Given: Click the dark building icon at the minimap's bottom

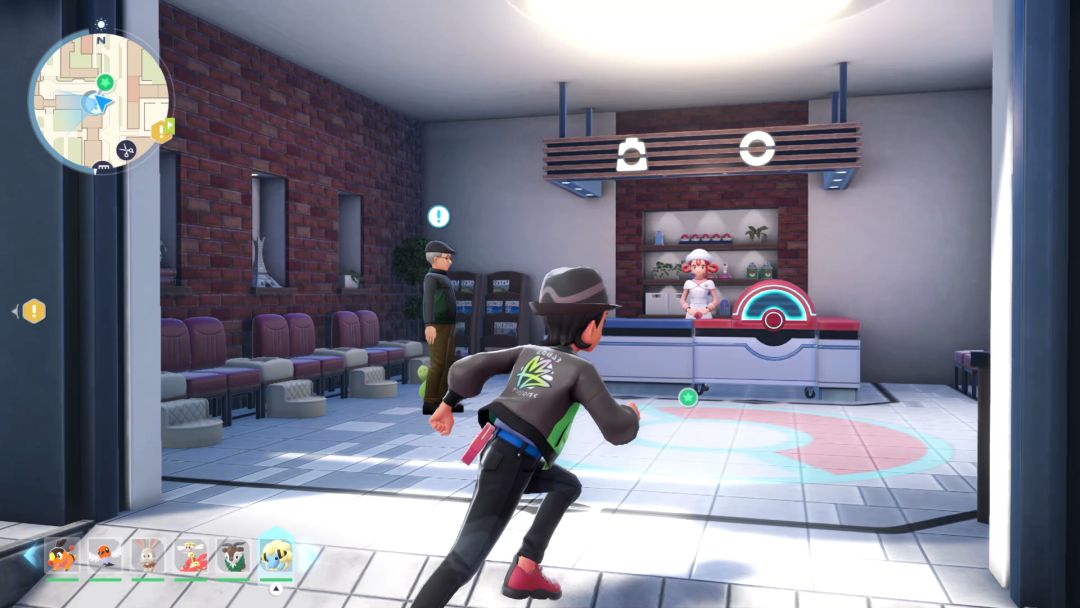Looking at the screenshot, I should pos(100,169).
